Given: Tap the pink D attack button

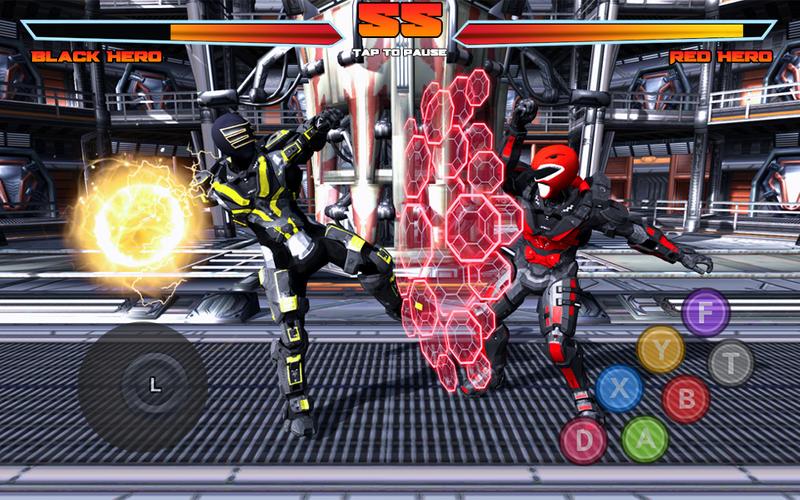Looking at the screenshot, I should [583, 440].
